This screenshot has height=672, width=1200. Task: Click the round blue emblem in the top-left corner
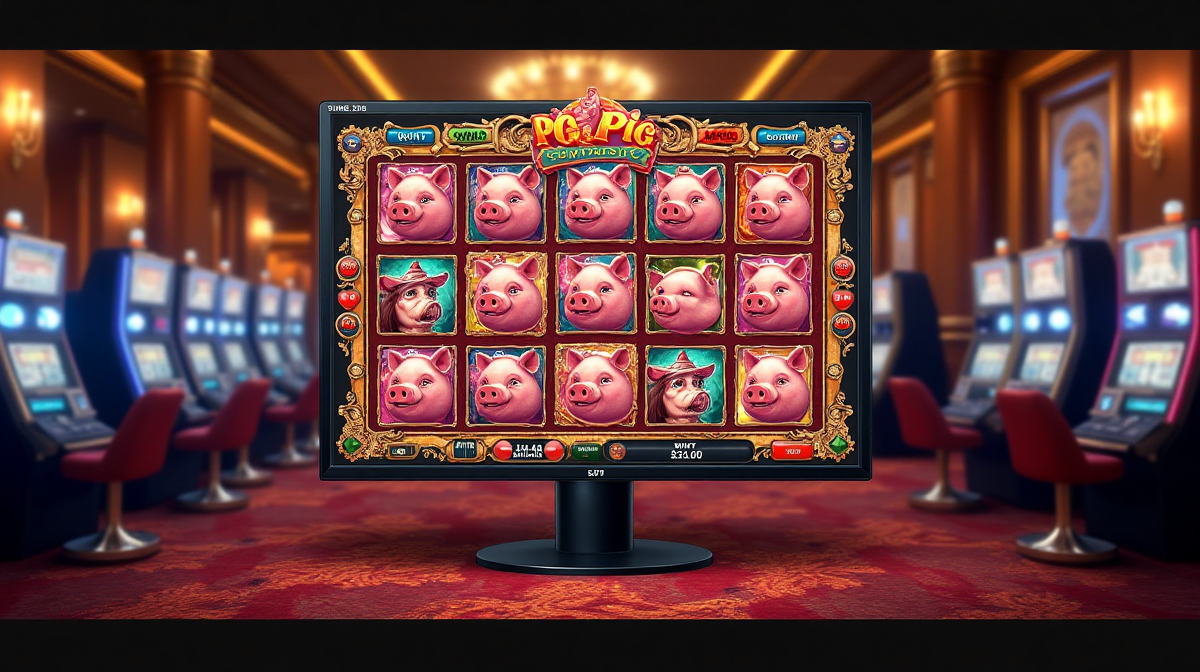point(350,142)
